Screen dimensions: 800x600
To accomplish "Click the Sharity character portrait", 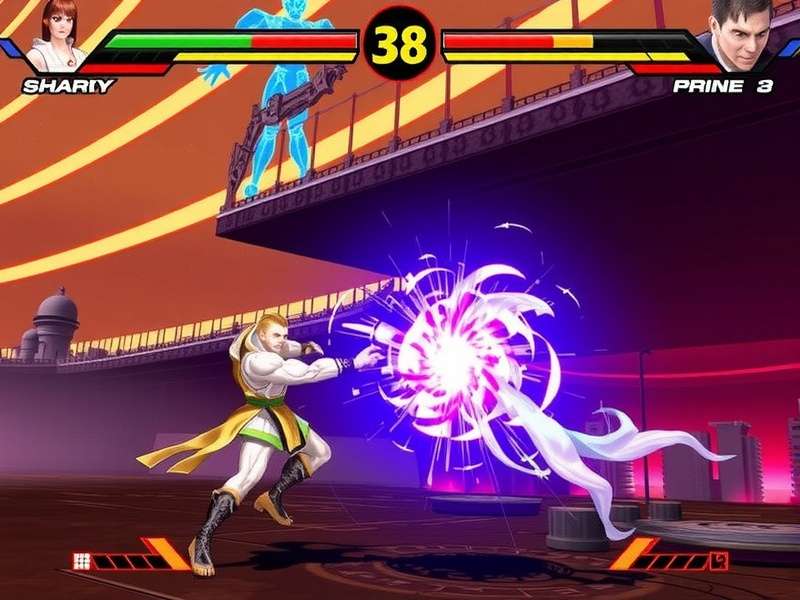I will tap(56, 35).
